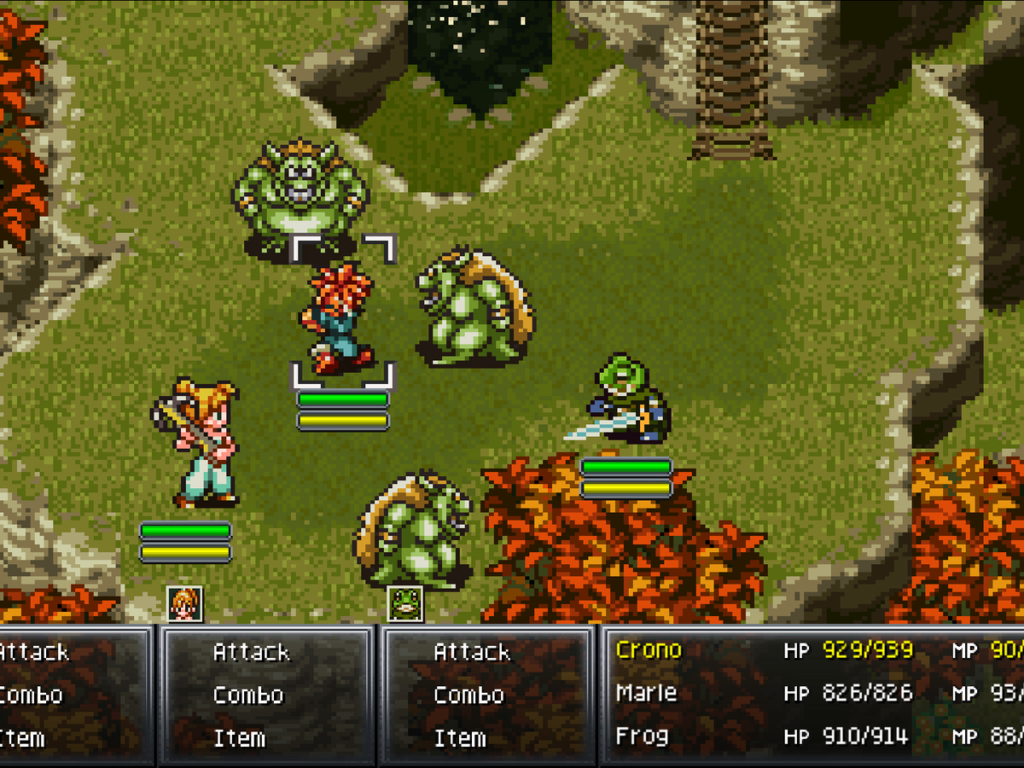The height and width of the screenshot is (768, 1024).
Task: Choose Attack in Frog's command panel
Action: 471,652
